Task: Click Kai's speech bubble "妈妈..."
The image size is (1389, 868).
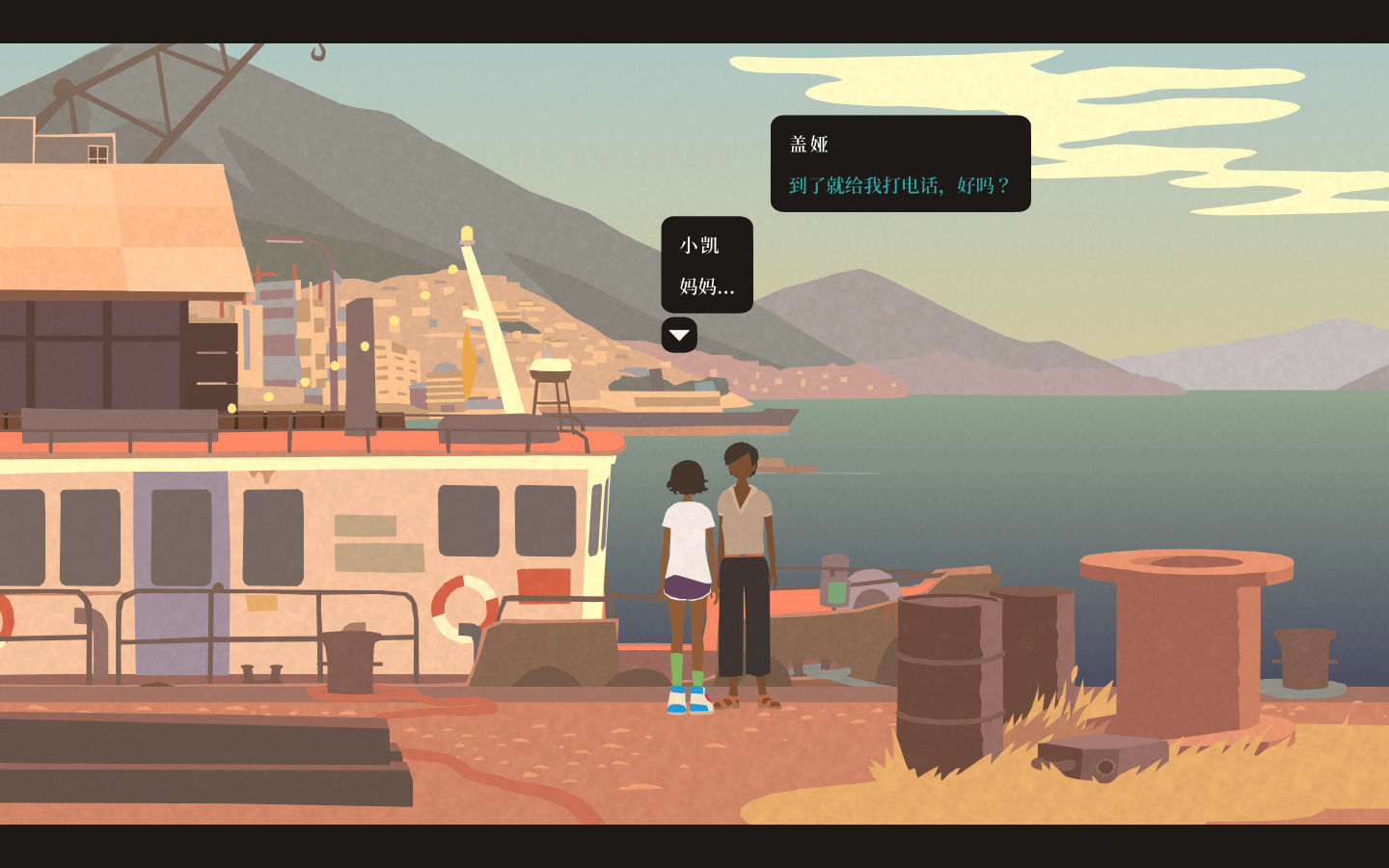Action: [707, 265]
